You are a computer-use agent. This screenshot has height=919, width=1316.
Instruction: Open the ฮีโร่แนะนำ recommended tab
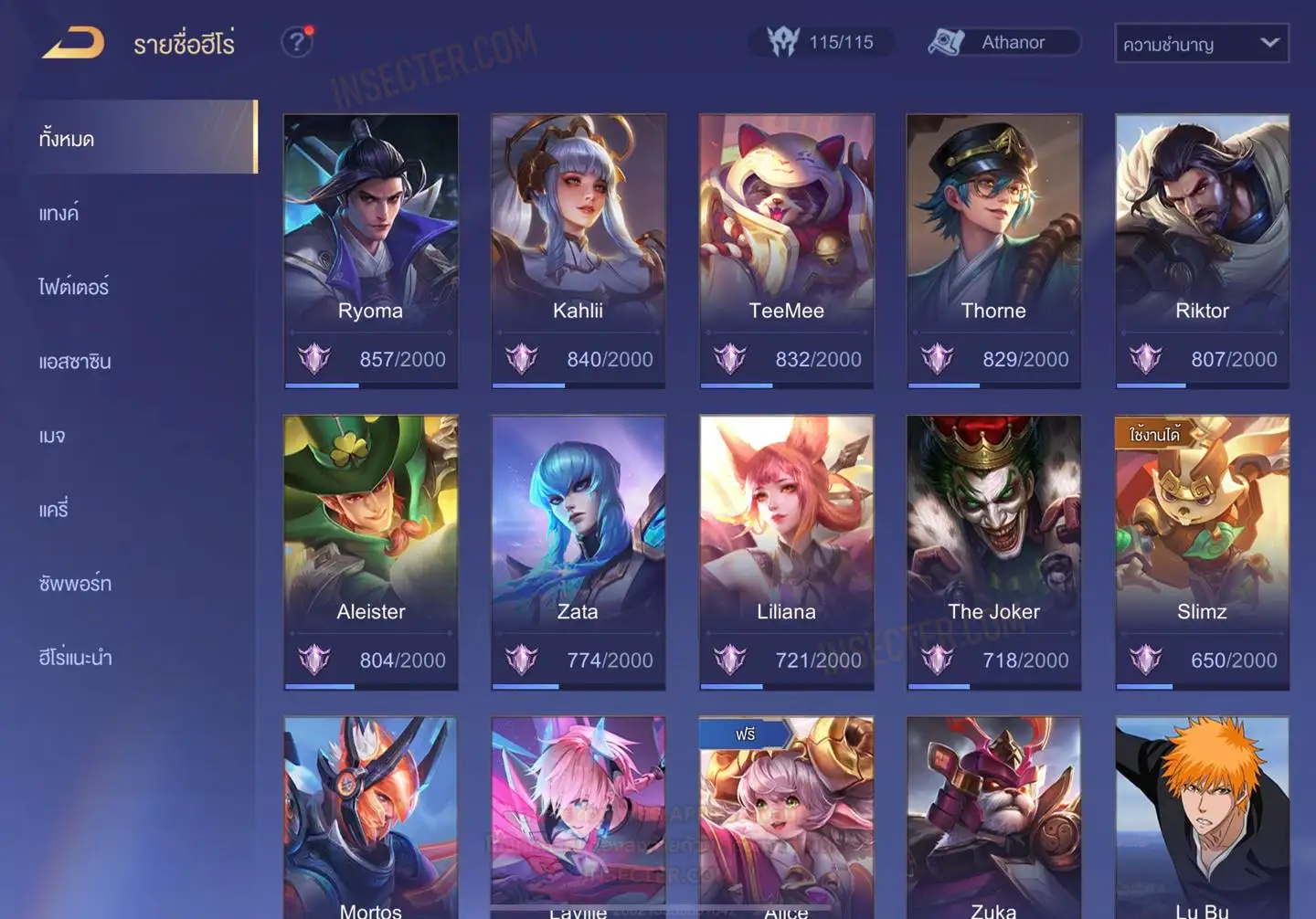pyautogui.click(x=75, y=658)
